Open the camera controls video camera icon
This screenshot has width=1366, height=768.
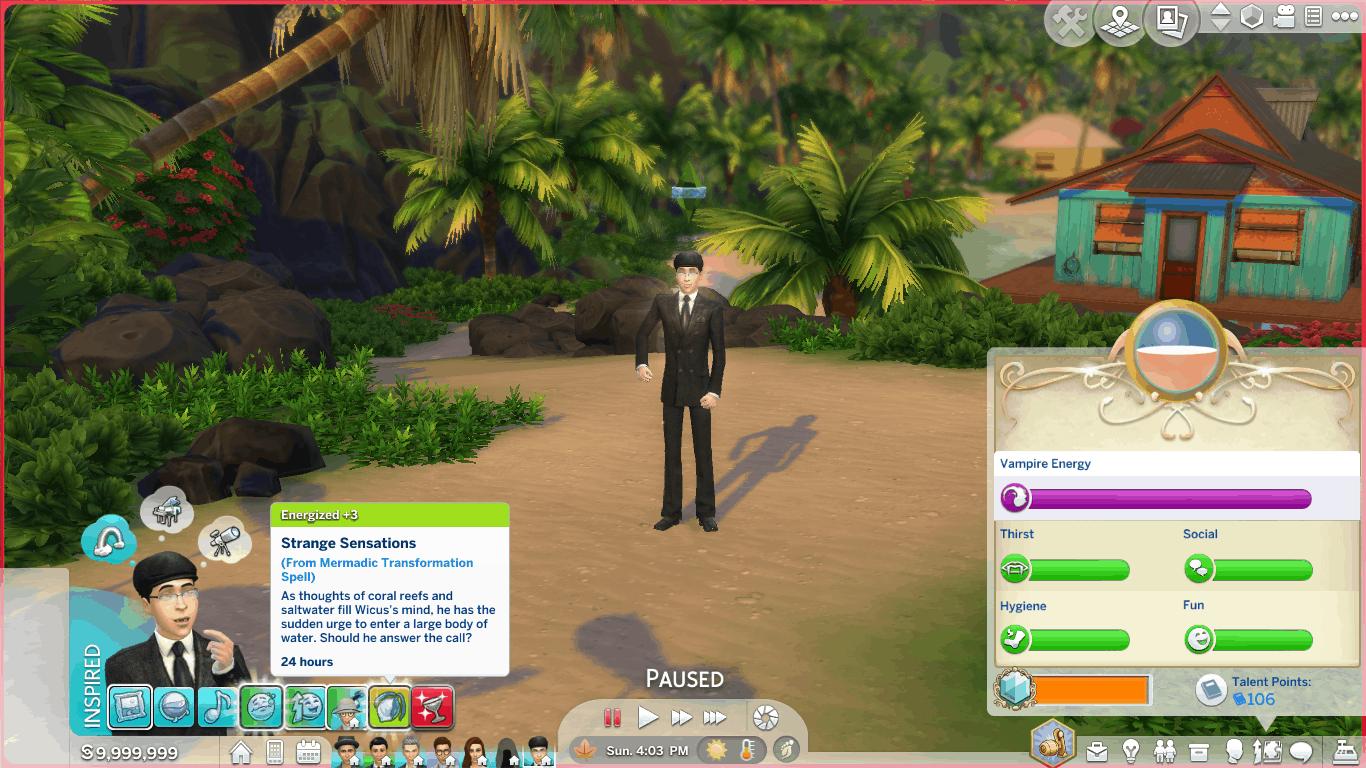coord(1285,17)
